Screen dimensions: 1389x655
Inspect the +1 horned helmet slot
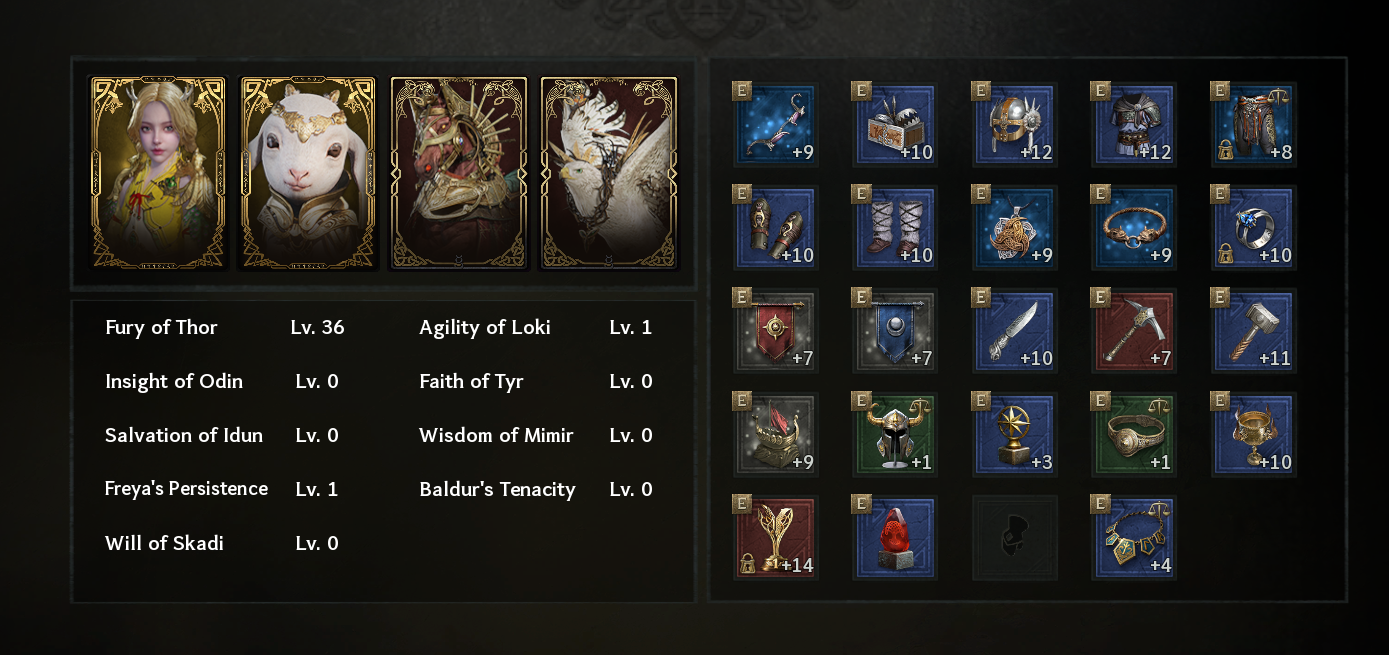[895, 435]
